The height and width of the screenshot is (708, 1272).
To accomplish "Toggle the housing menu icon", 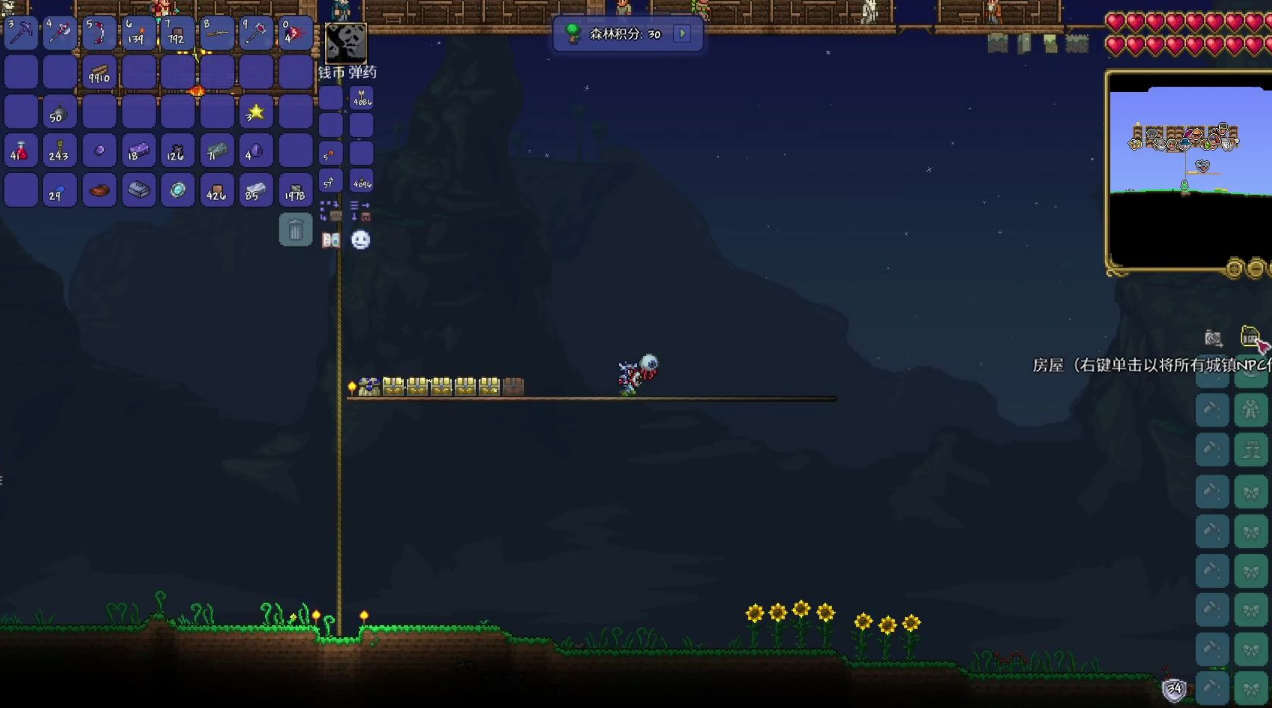I will (1250, 338).
